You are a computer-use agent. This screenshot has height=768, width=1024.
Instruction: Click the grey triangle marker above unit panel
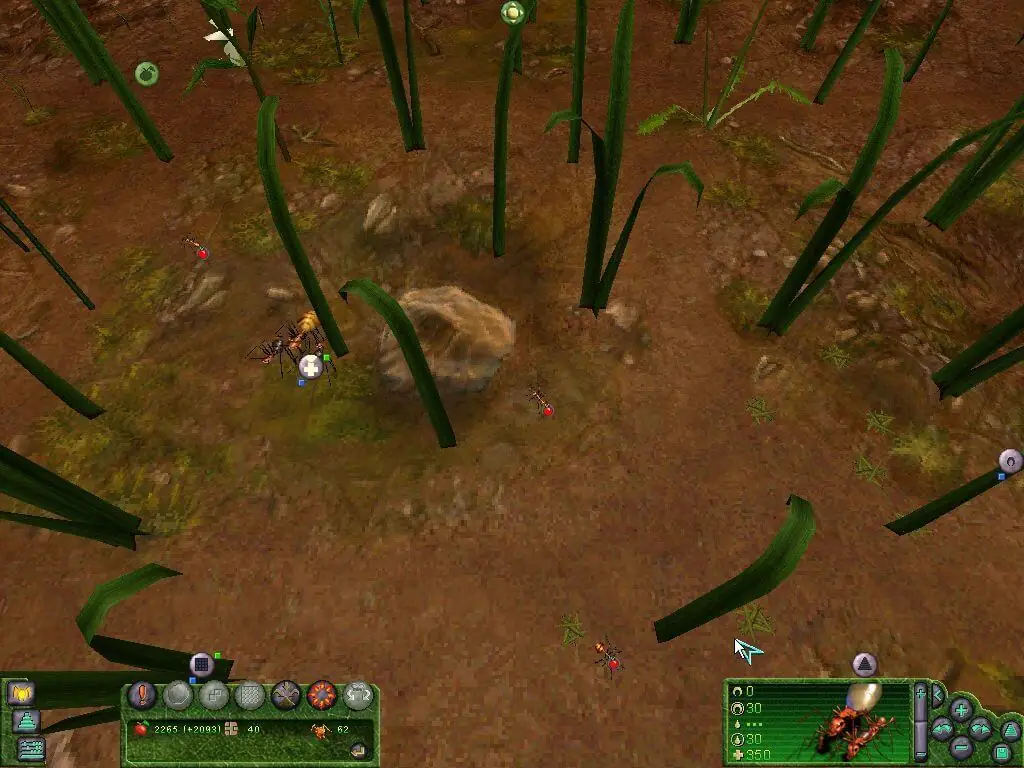point(864,664)
